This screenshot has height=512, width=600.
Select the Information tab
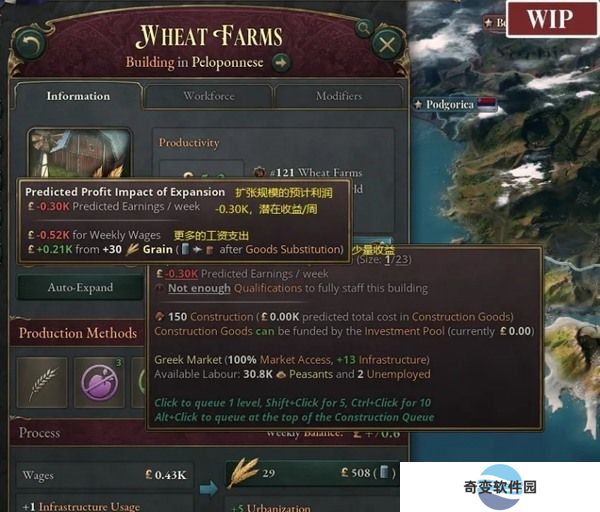pos(77,96)
